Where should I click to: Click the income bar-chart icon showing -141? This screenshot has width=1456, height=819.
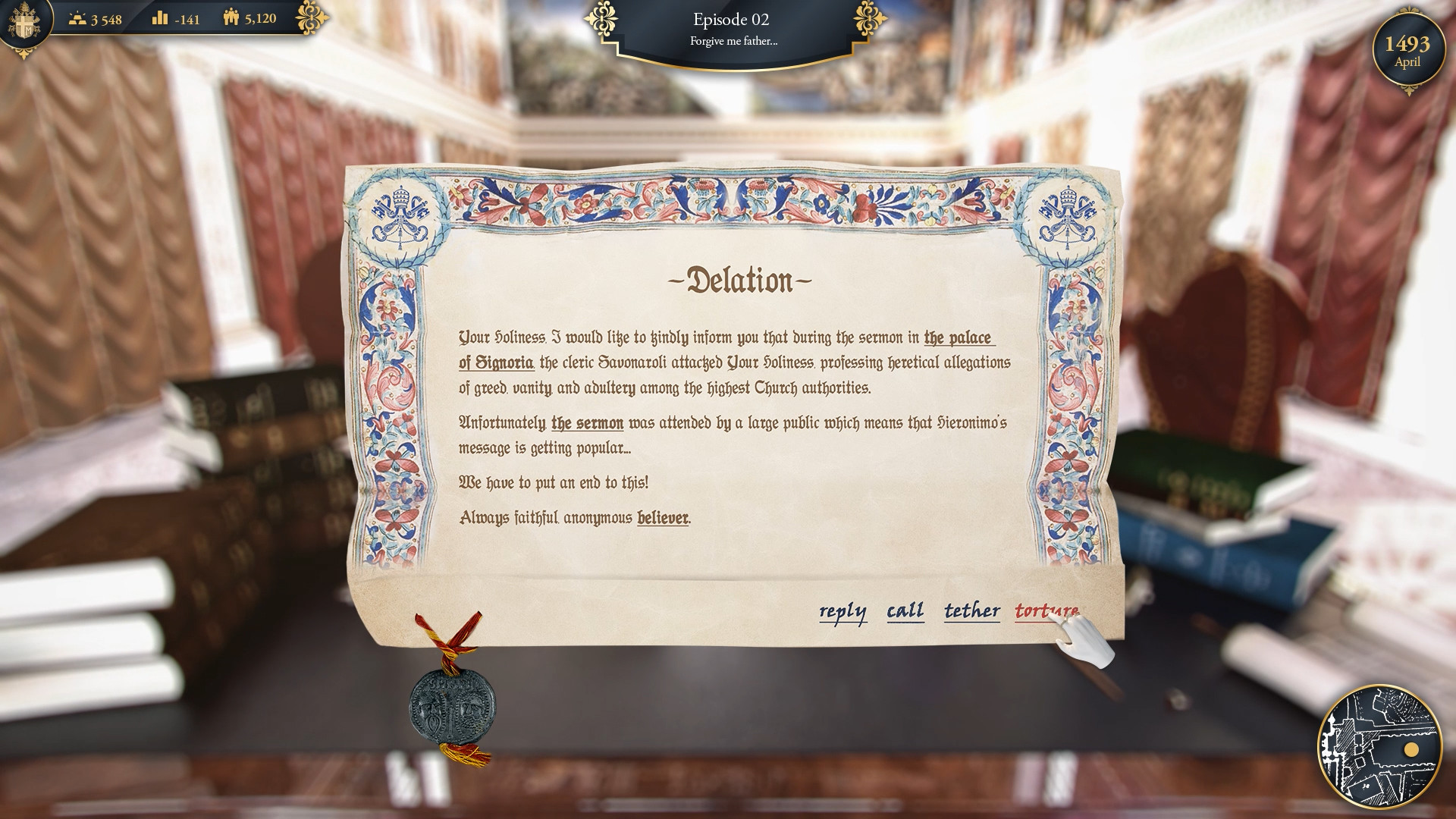pos(162,19)
